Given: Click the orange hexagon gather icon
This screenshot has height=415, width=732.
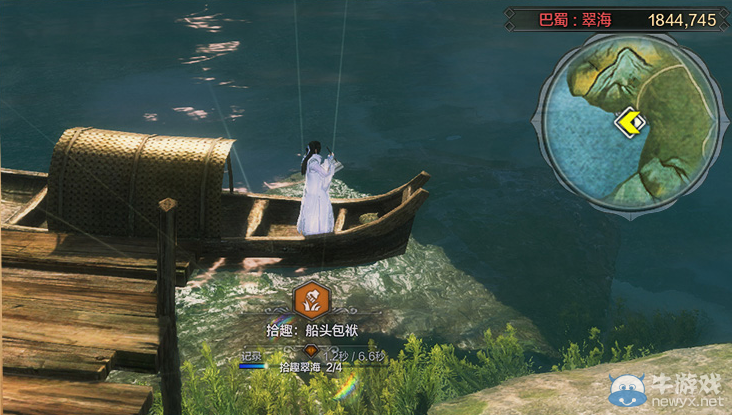Looking at the screenshot, I should (x=310, y=297).
